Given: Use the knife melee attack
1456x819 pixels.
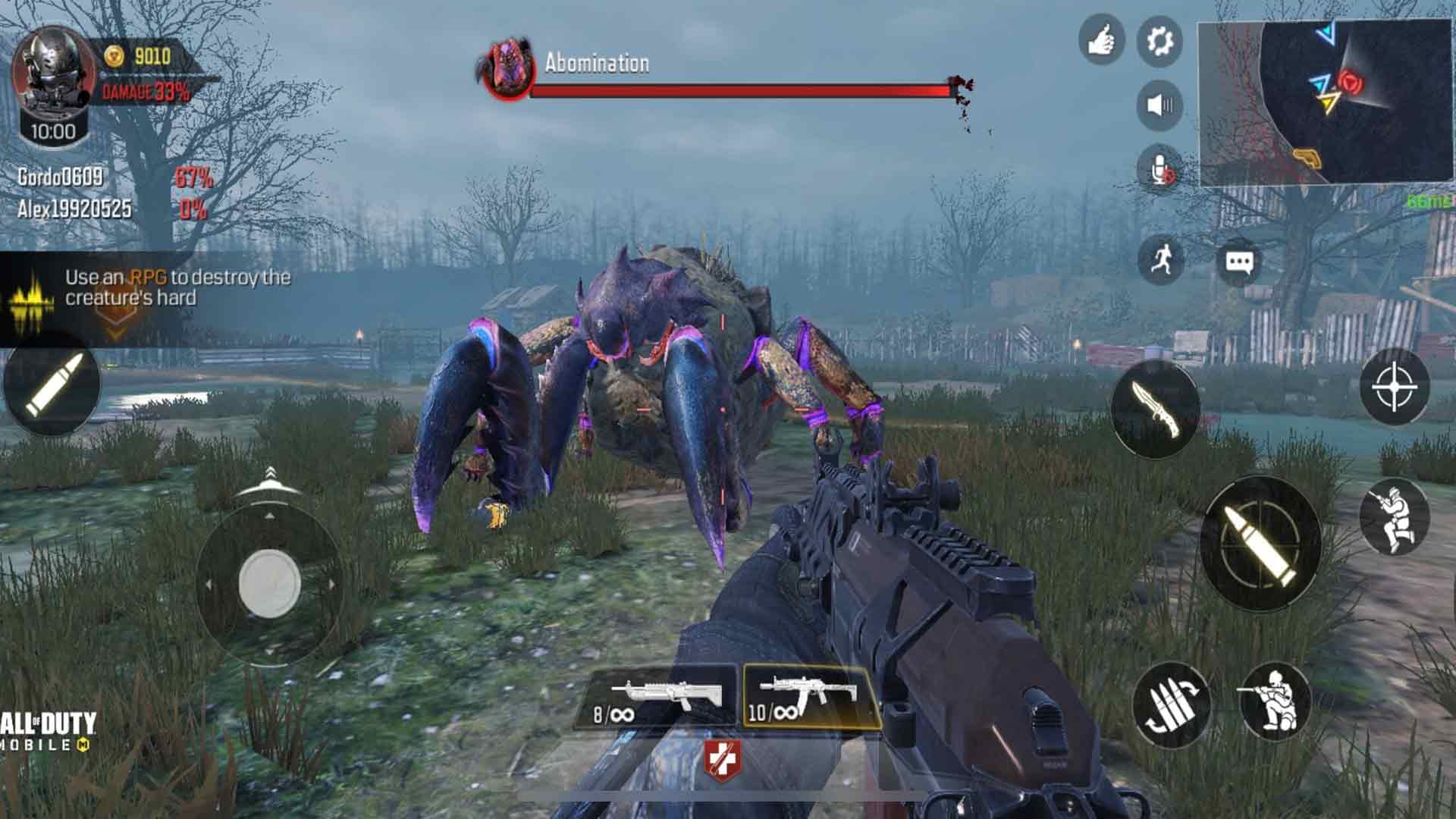Looking at the screenshot, I should pyautogui.click(x=1155, y=409).
